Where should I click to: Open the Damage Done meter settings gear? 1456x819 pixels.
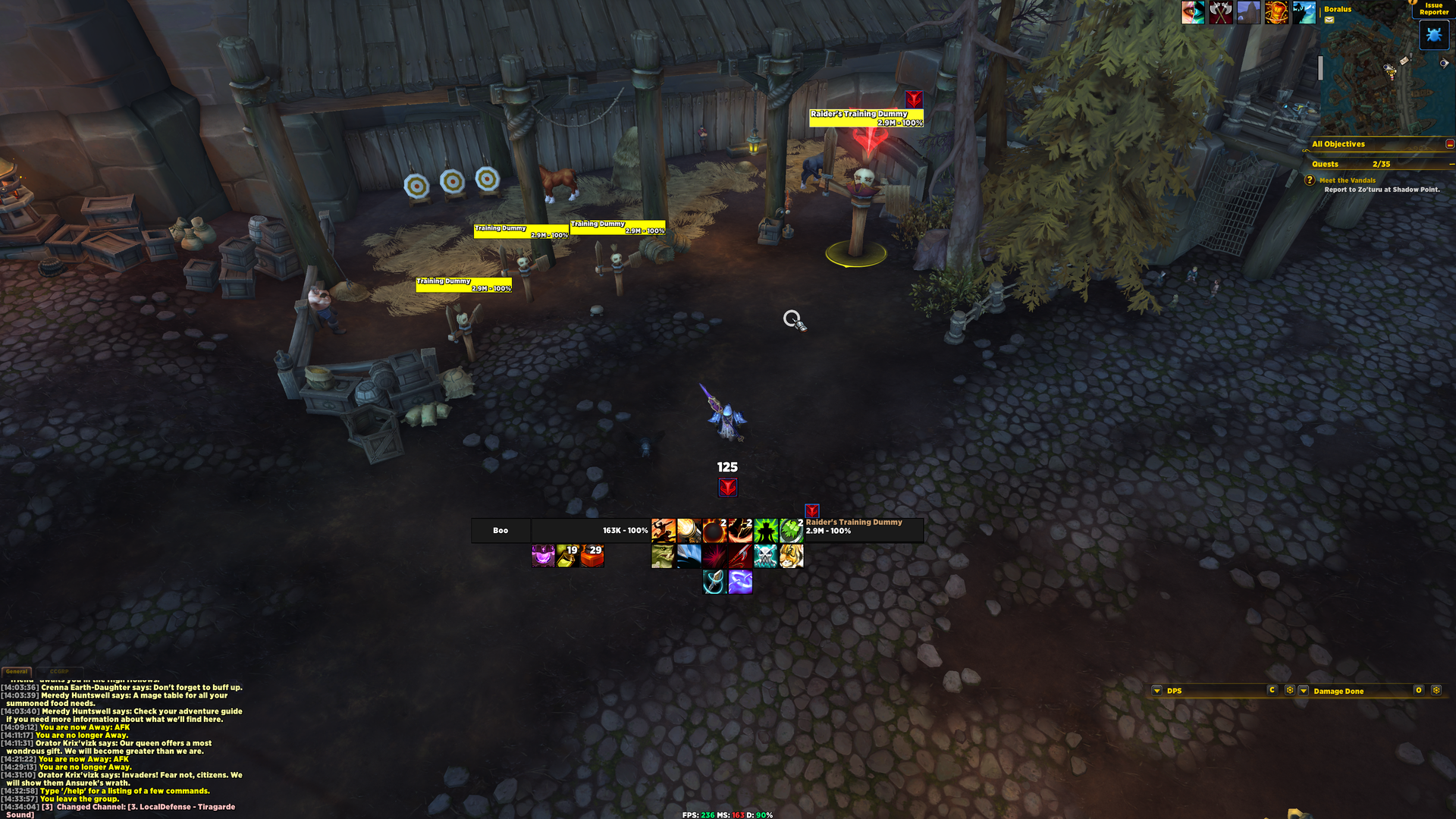[1436, 690]
